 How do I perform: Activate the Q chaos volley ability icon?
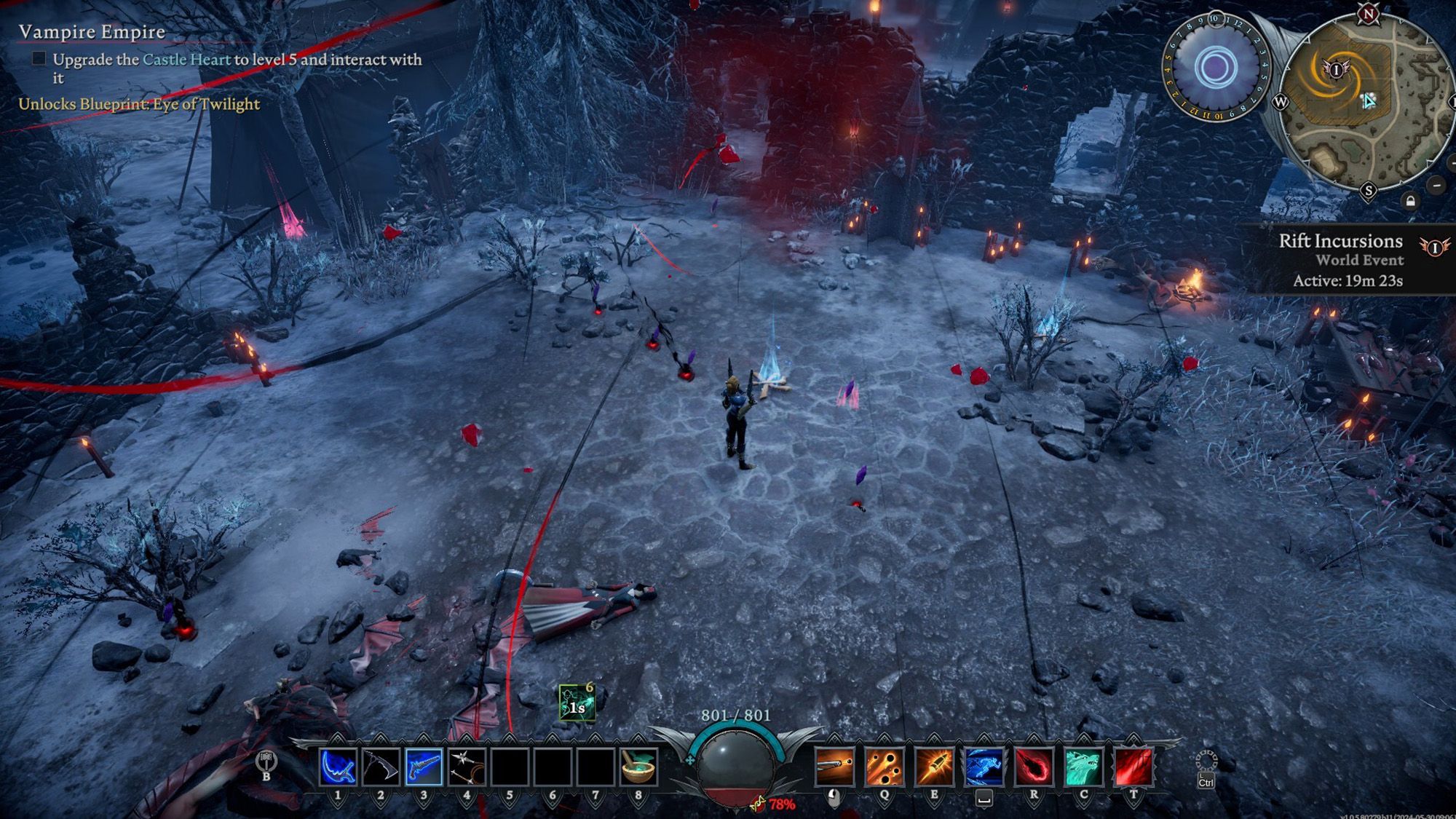(x=885, y=767)
